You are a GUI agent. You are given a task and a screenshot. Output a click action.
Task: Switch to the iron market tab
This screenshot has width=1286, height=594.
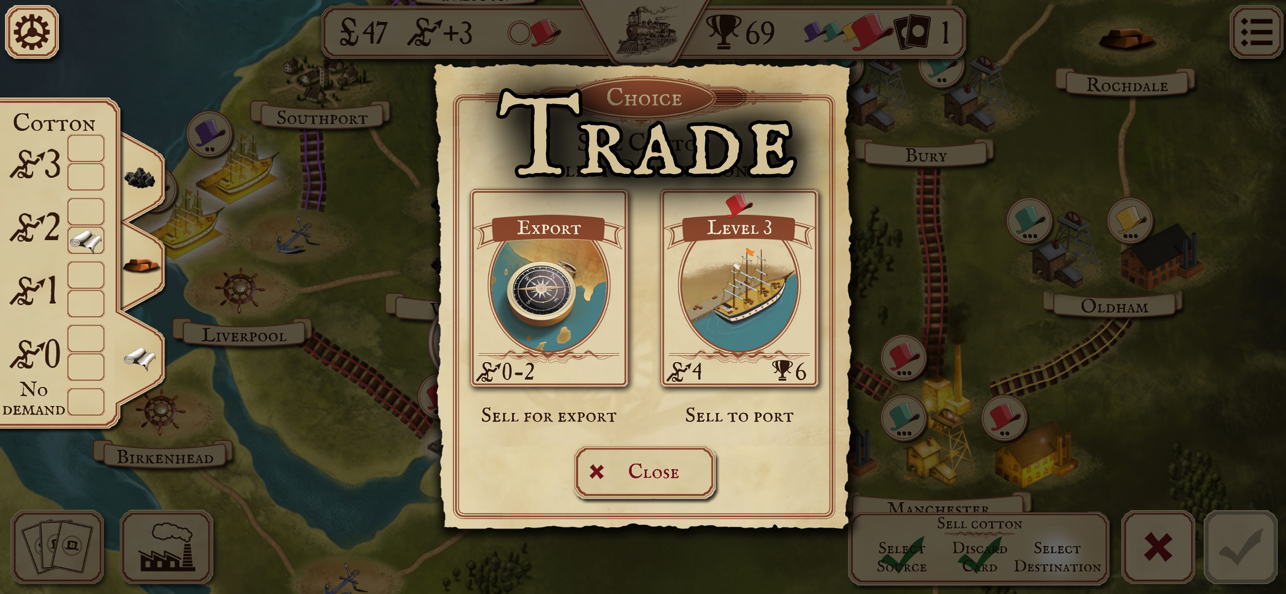[x=141, y=266]
